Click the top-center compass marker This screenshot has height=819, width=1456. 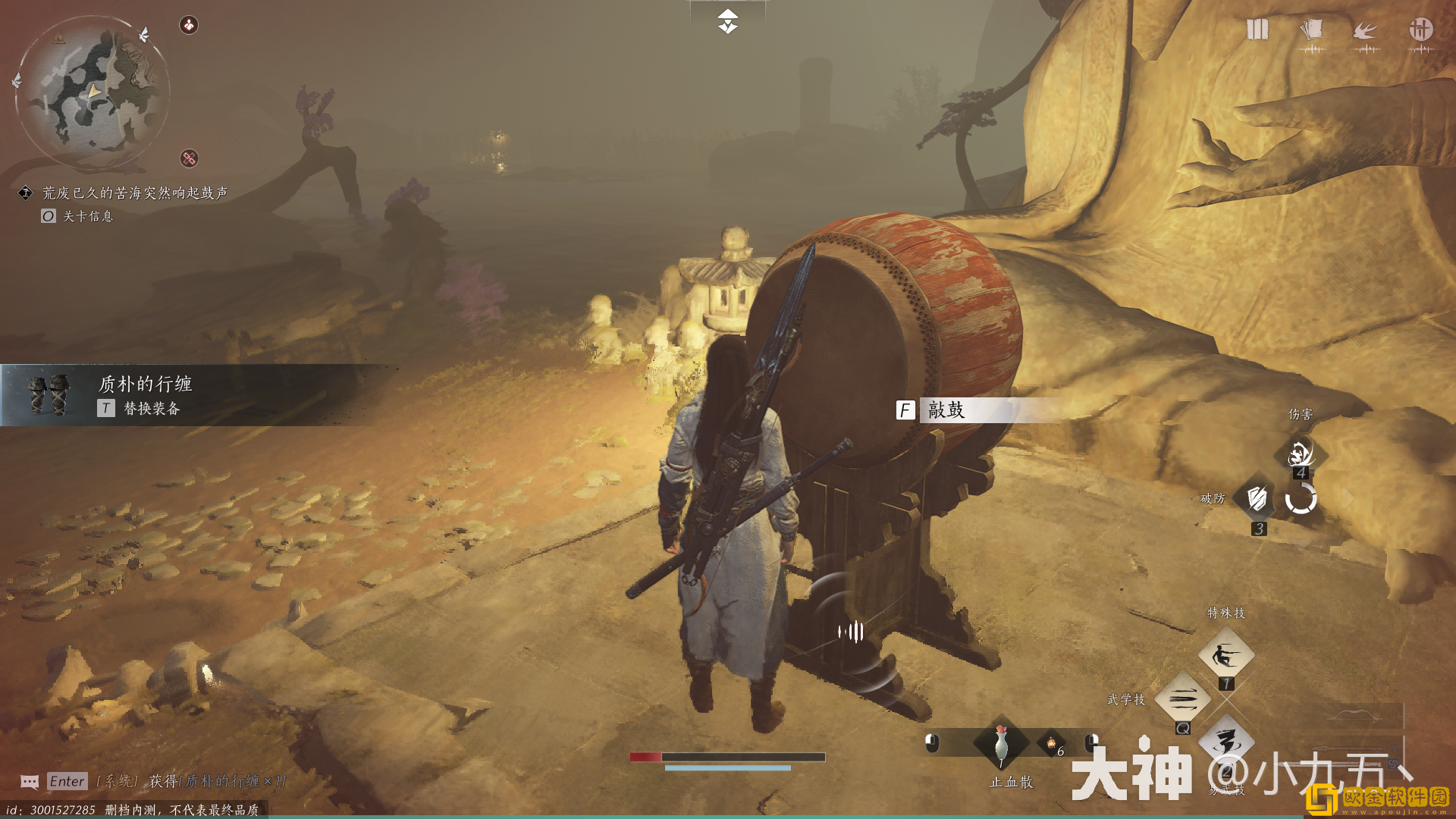tap(727, 21)
